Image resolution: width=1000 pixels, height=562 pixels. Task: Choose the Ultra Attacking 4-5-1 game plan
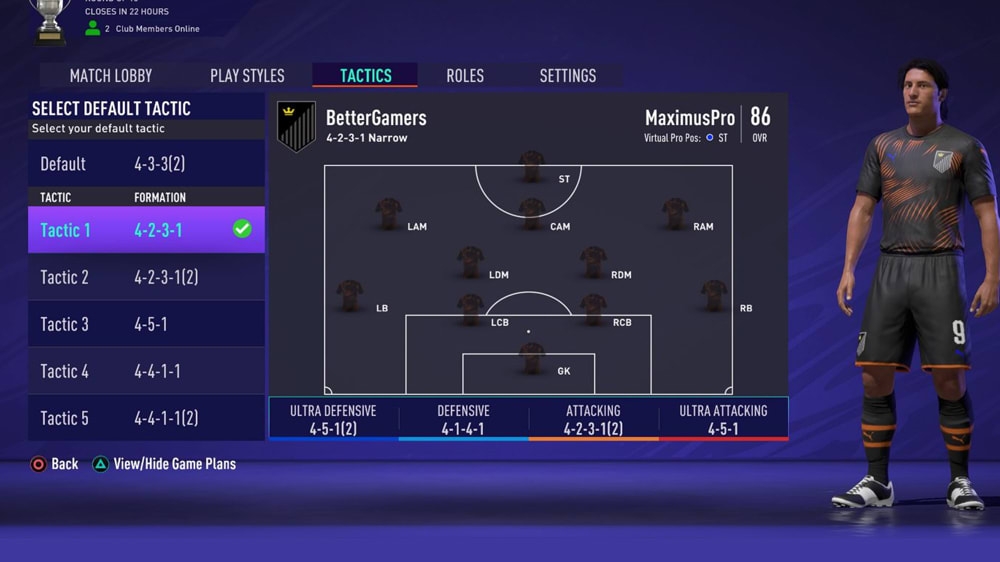(723, 419)
